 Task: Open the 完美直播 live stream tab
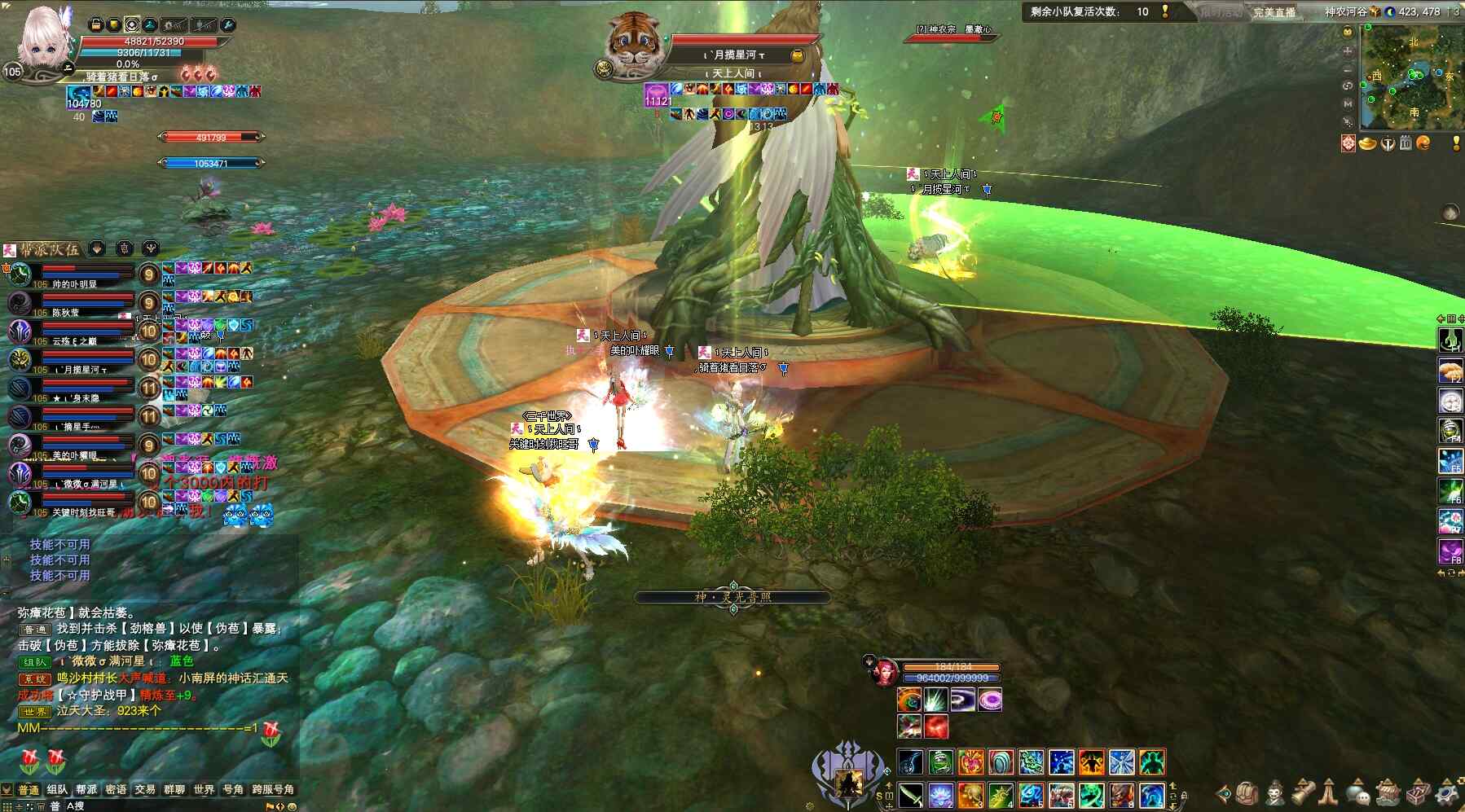click(1274, 11)
